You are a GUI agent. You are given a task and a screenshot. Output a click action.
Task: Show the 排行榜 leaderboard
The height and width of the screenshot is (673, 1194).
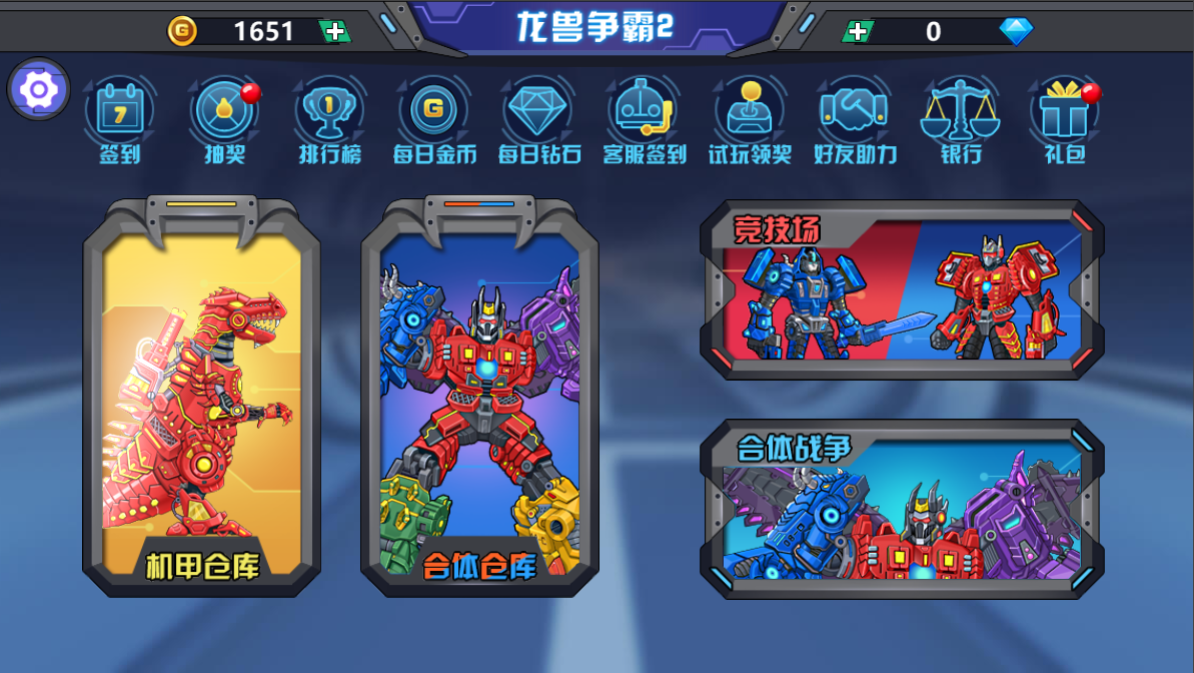tap(329, 120)
